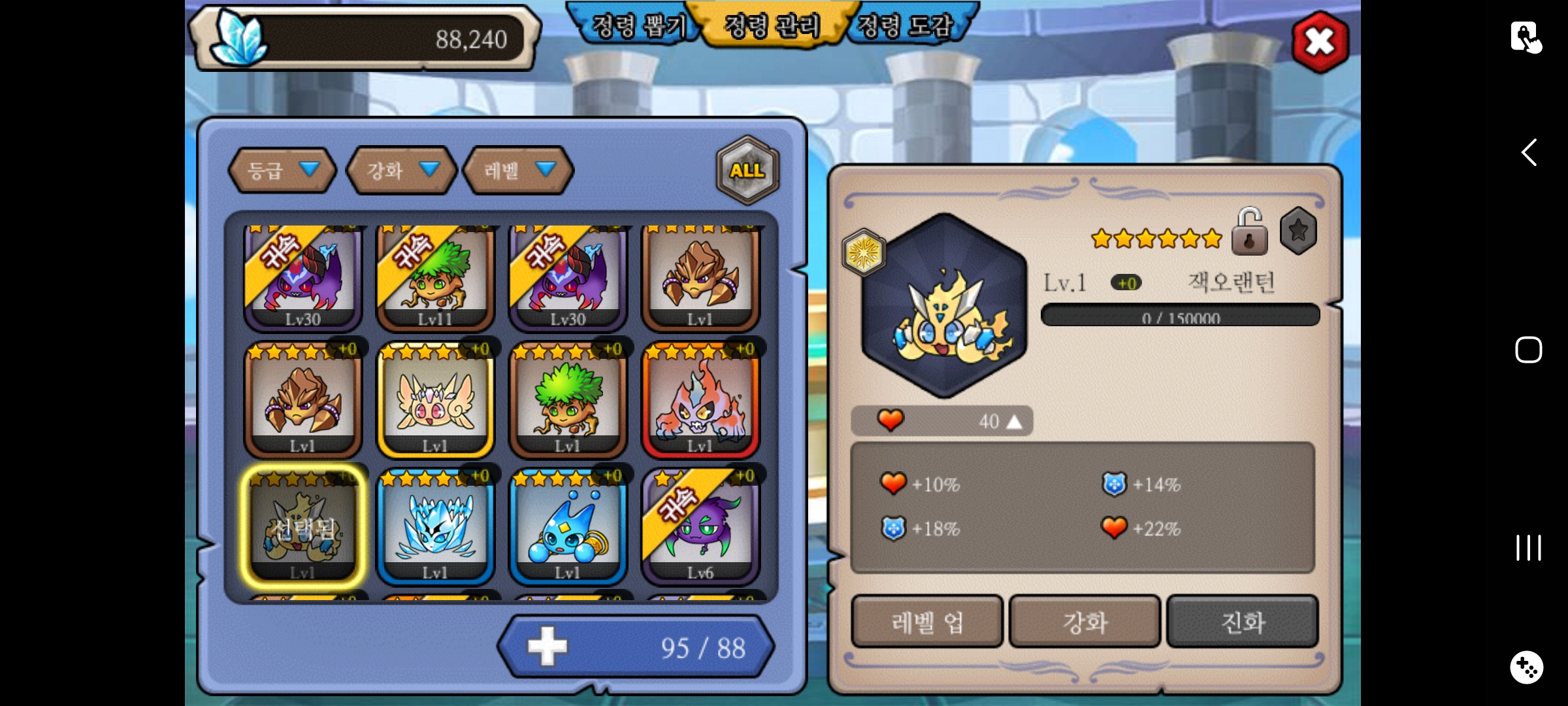The height and width of the screenshot is (706, 1568).
Task: Close the spirit management screen
Action: 1320,42
